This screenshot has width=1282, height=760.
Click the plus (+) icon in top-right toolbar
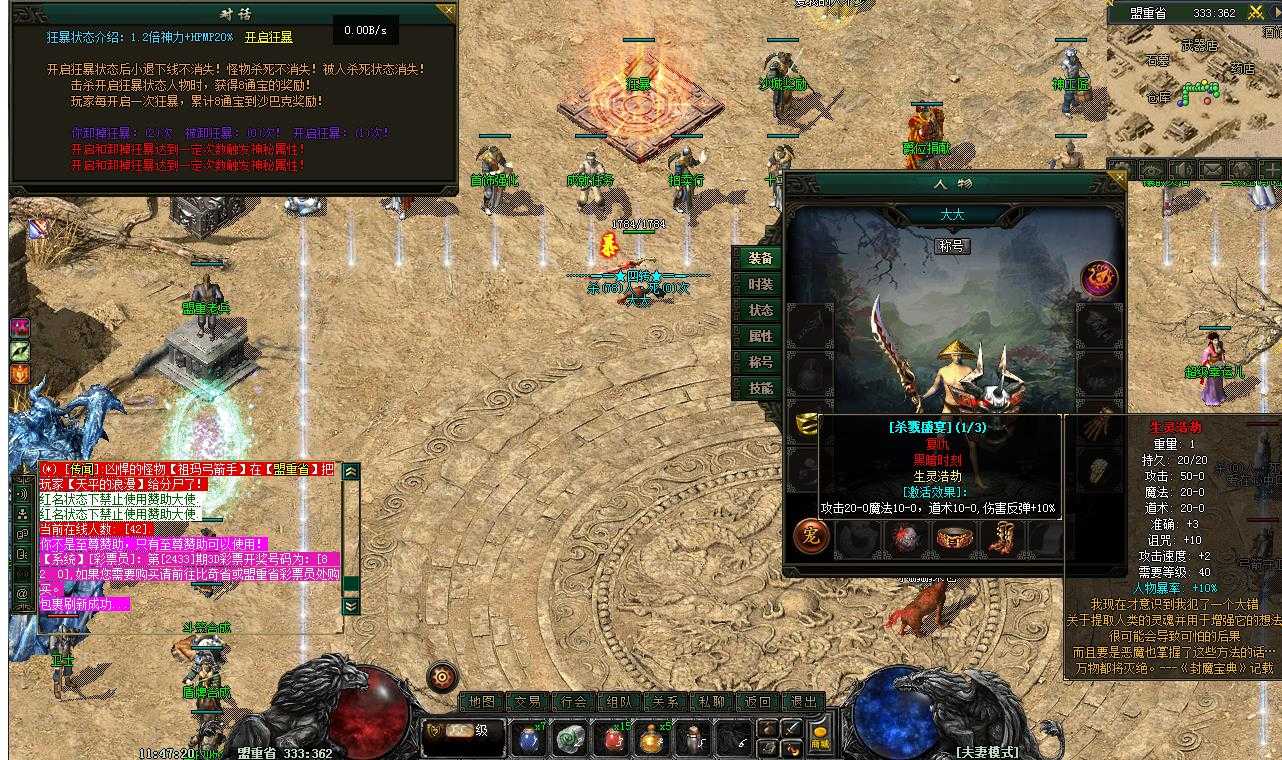click(x=1273, y=170)
